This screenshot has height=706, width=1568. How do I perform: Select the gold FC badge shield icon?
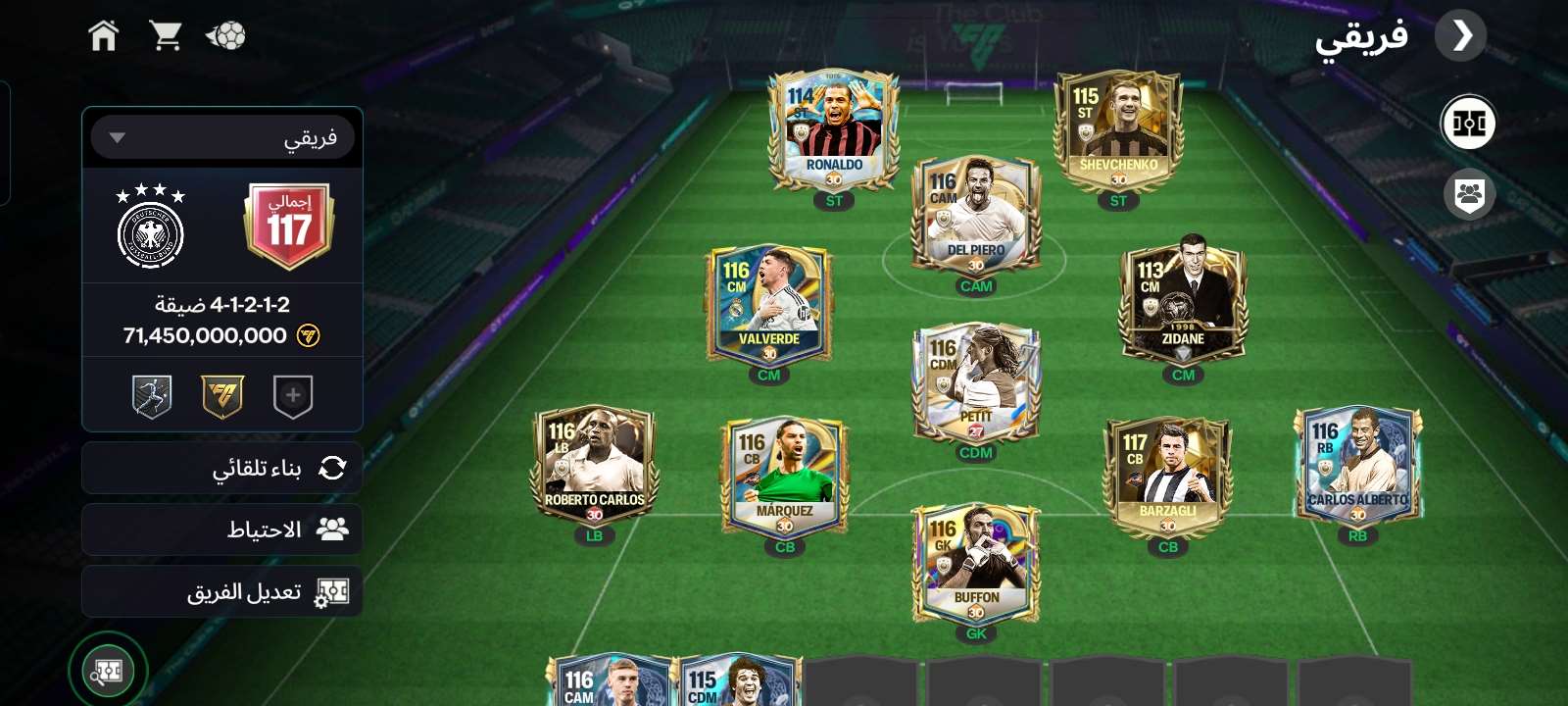coord(222,395)
